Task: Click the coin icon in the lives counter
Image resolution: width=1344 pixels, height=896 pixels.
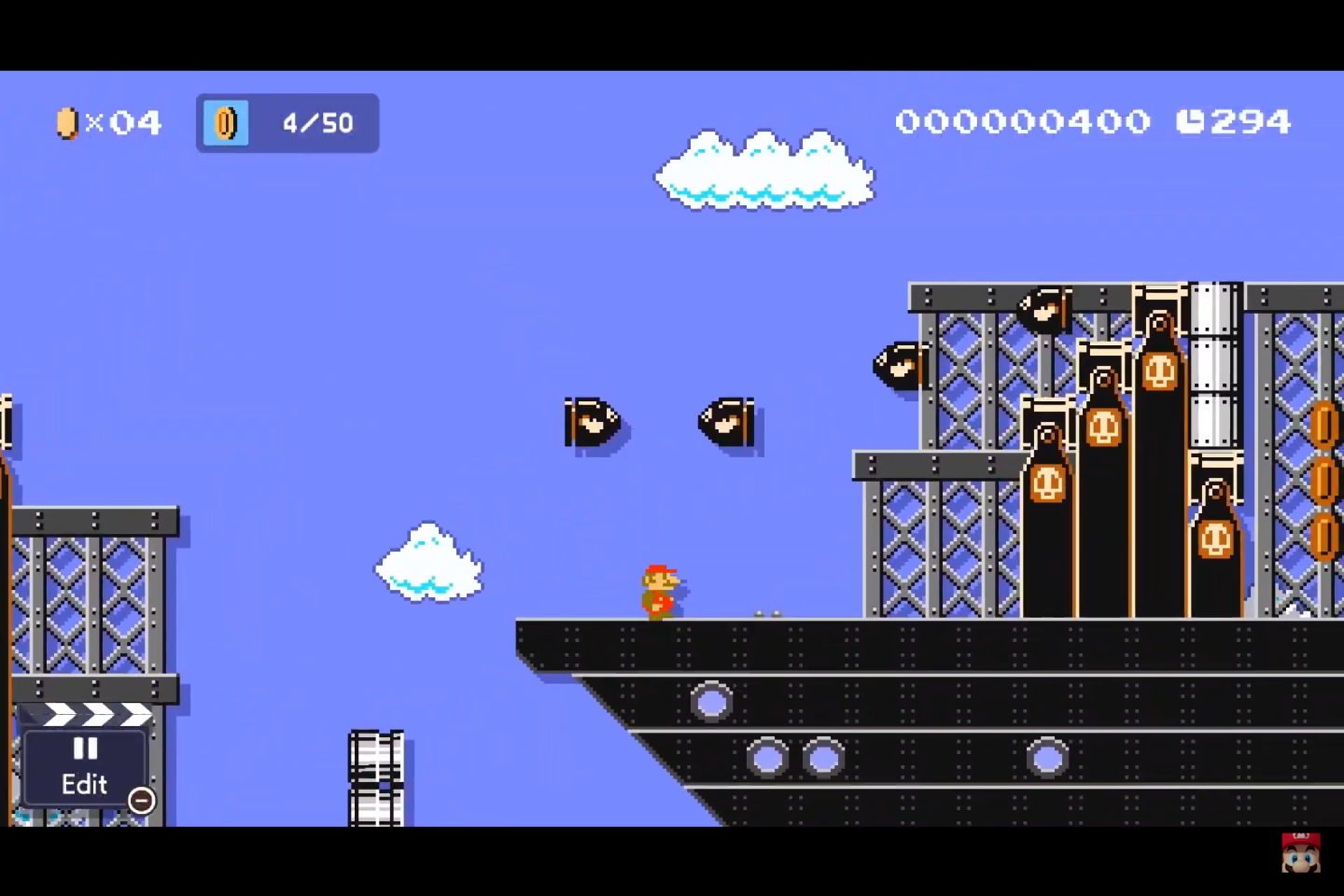Action: (x=66, y=122)
